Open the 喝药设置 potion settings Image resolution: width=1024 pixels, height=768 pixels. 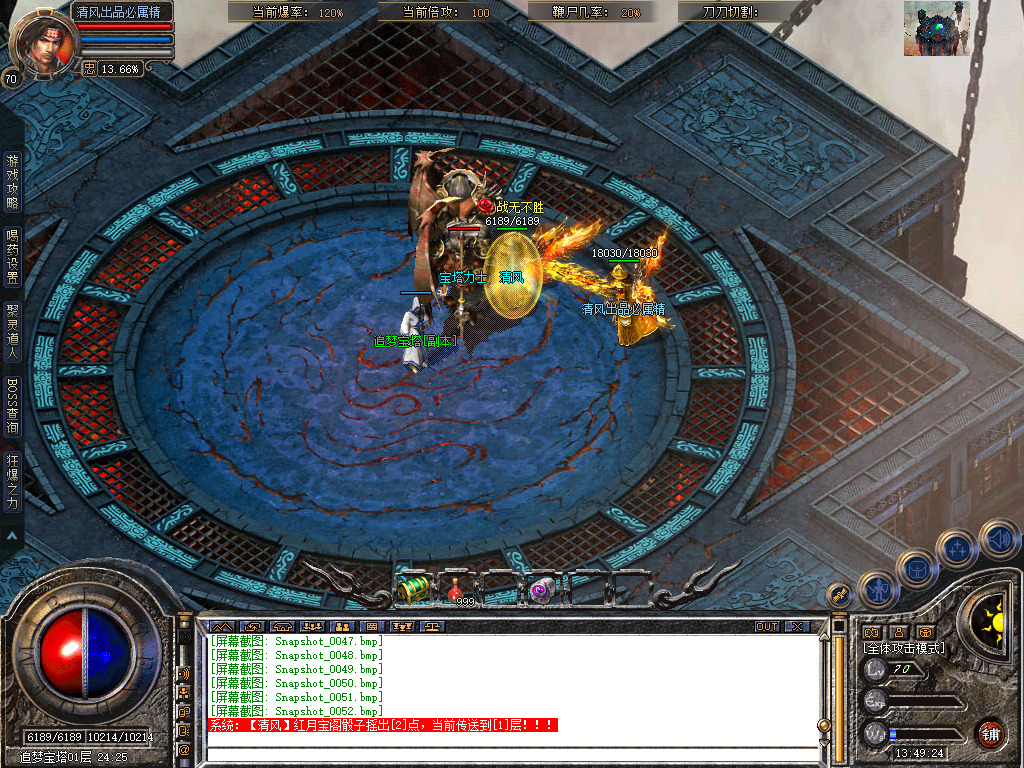[12, 256]
